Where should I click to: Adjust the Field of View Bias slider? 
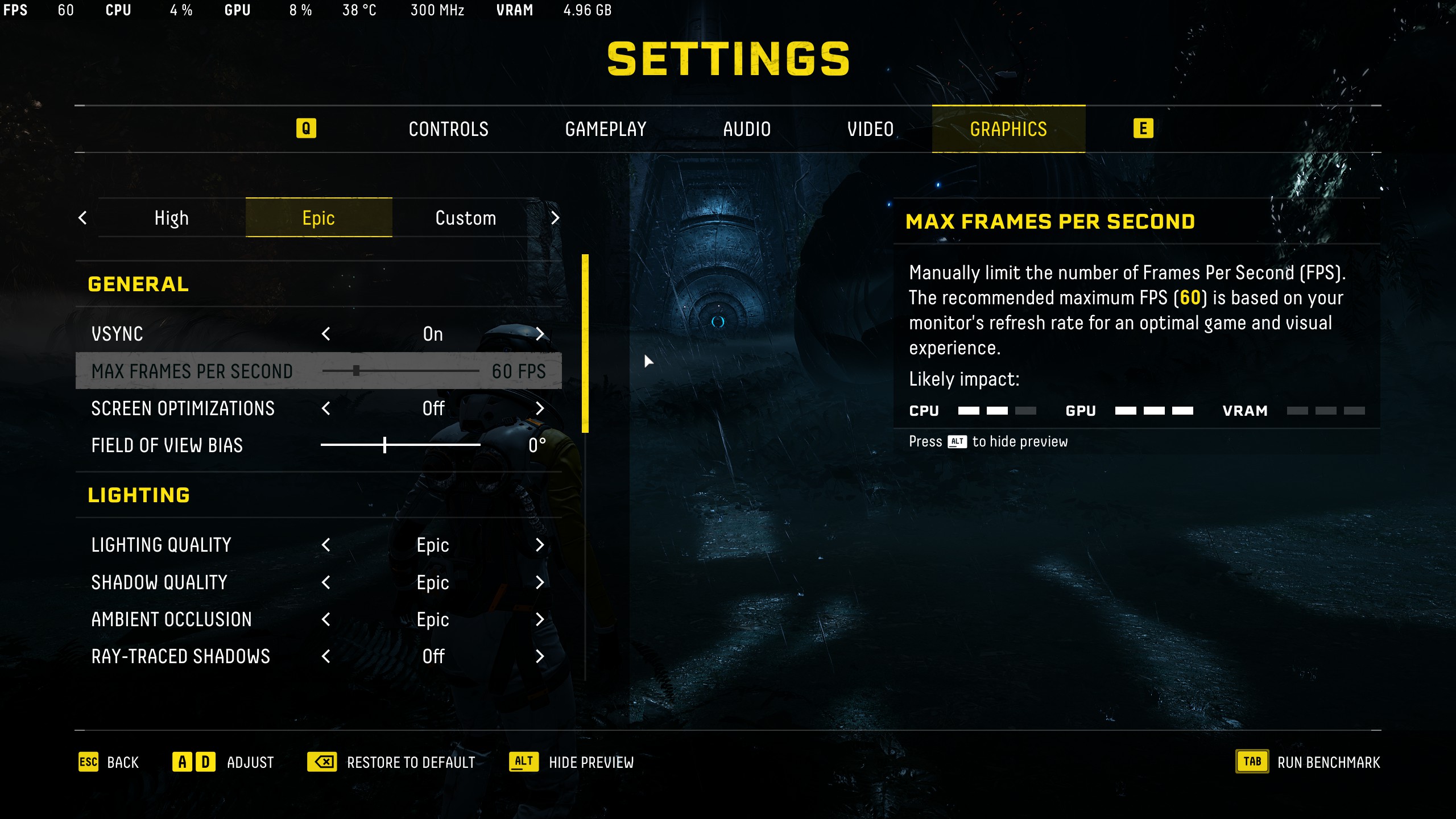(384, 445)
